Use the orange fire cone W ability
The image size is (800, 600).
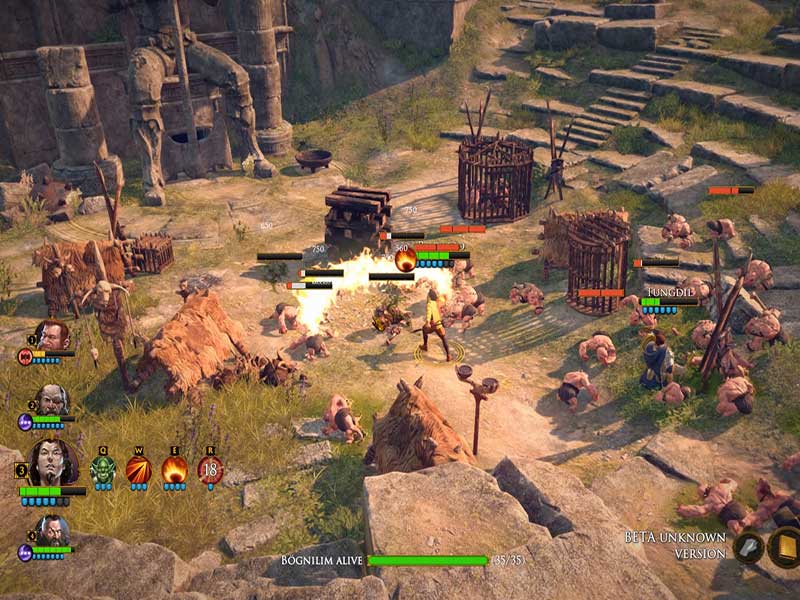[x=138, y=469]
